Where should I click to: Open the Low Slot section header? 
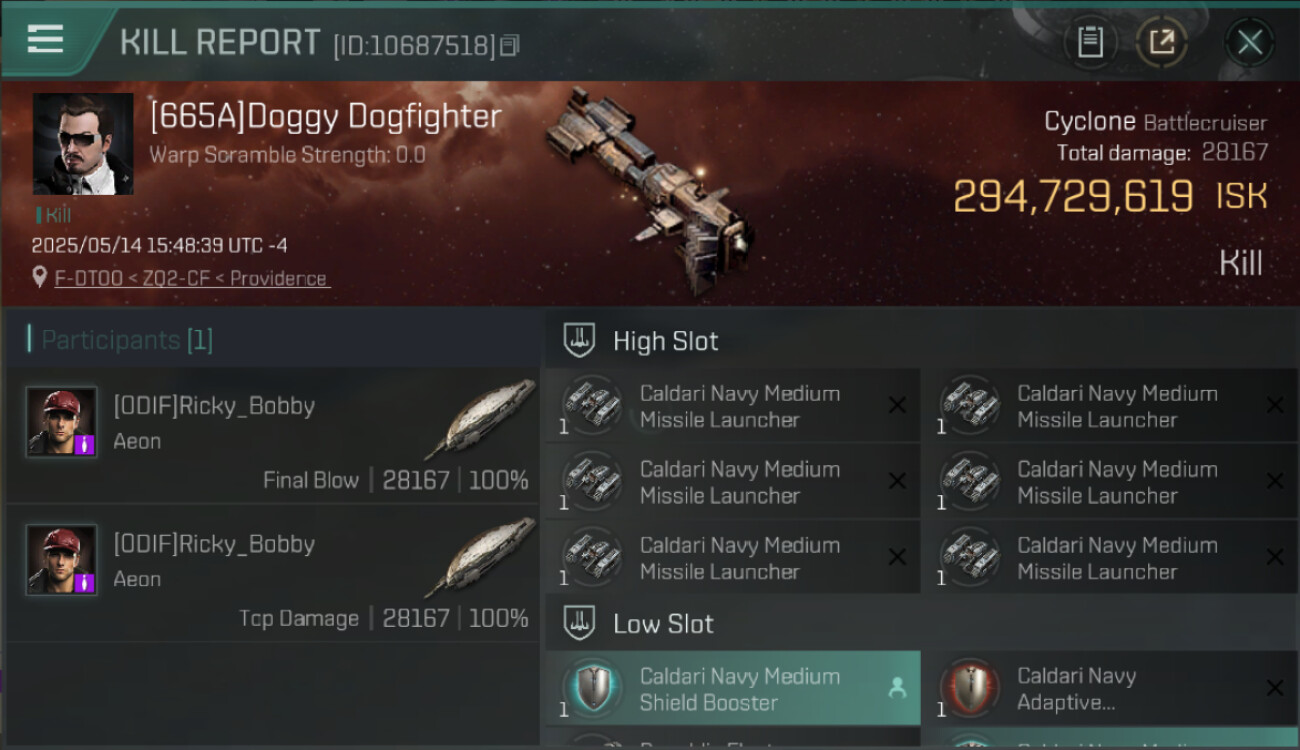pos(663,624)
